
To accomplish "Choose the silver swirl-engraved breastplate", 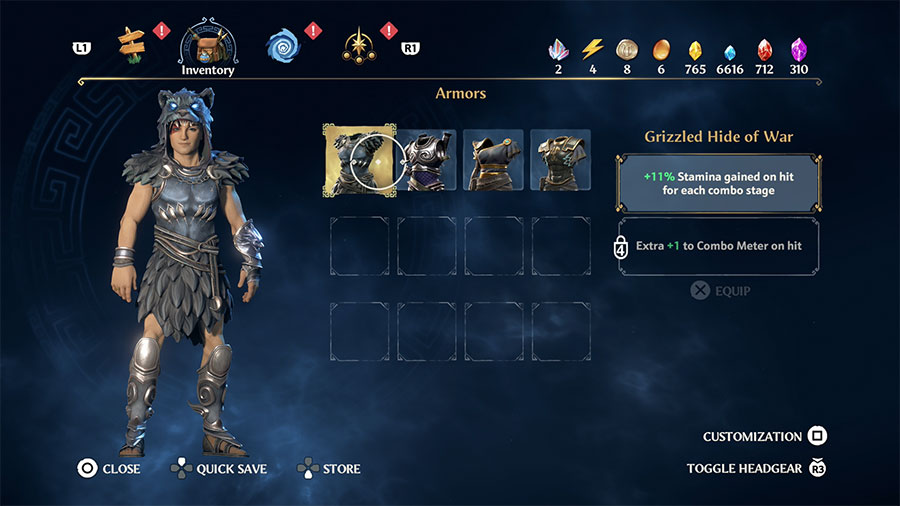I will coord(428,159).
